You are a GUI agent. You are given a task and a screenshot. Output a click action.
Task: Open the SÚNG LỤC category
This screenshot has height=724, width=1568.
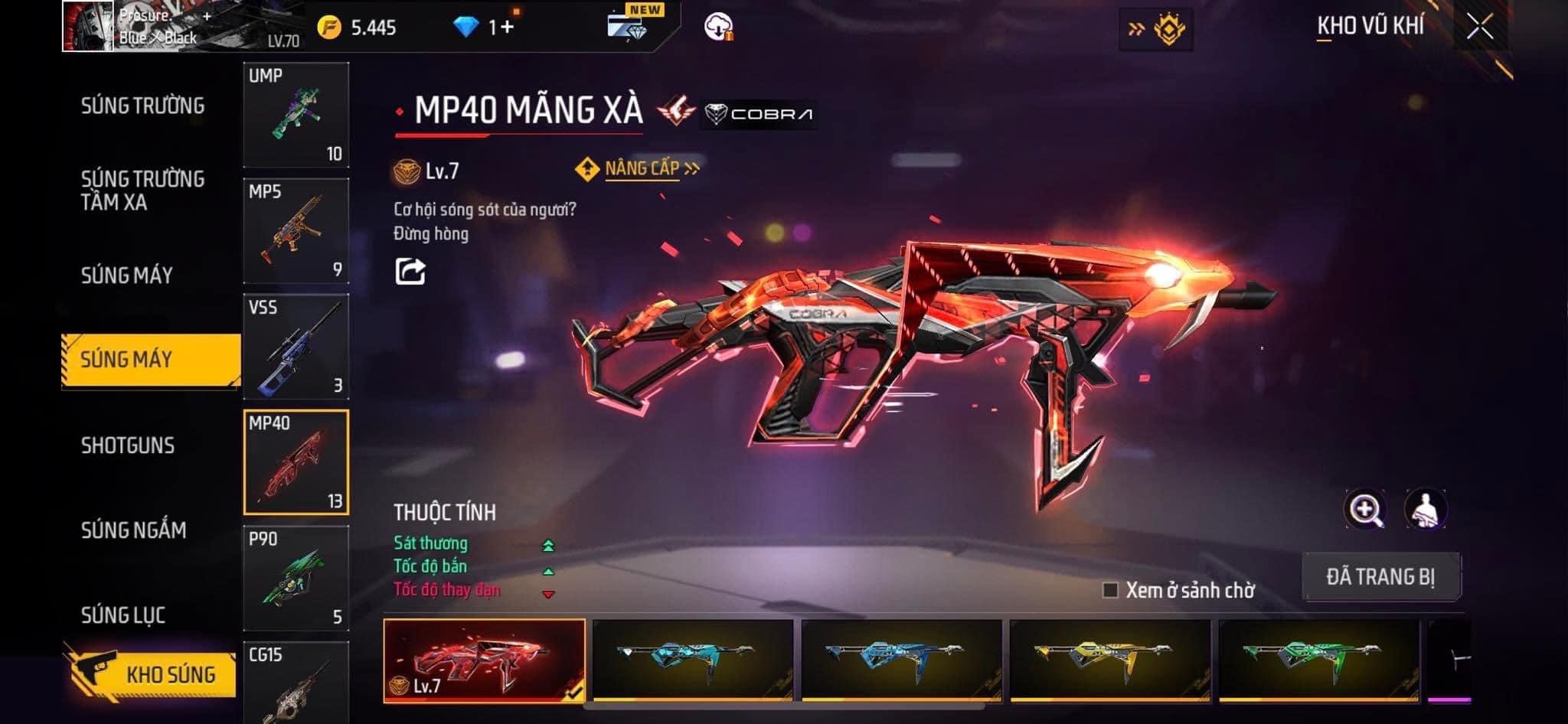click(123, 615)
